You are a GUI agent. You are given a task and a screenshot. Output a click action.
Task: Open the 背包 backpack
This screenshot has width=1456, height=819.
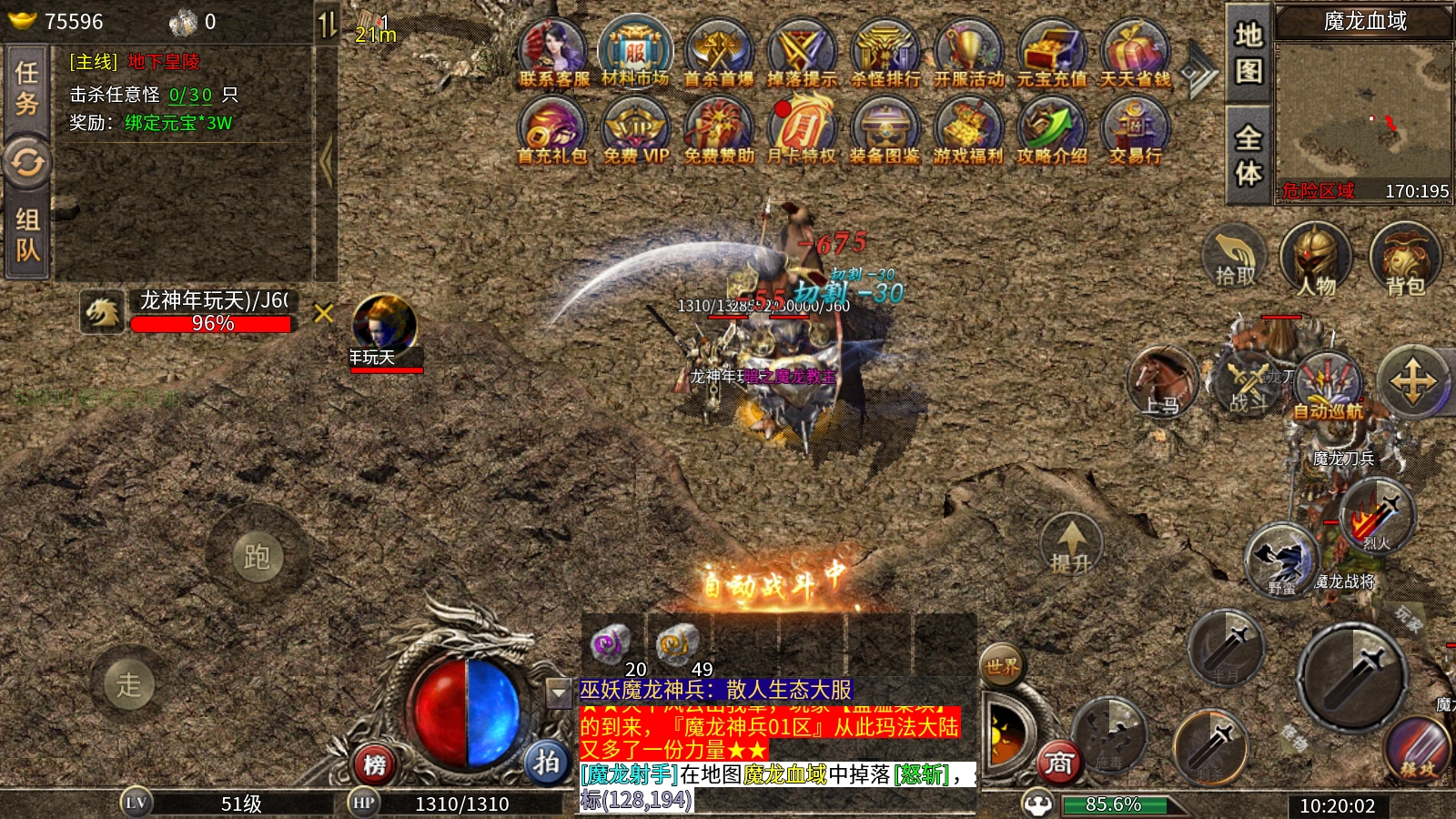tap(1405, 259)
